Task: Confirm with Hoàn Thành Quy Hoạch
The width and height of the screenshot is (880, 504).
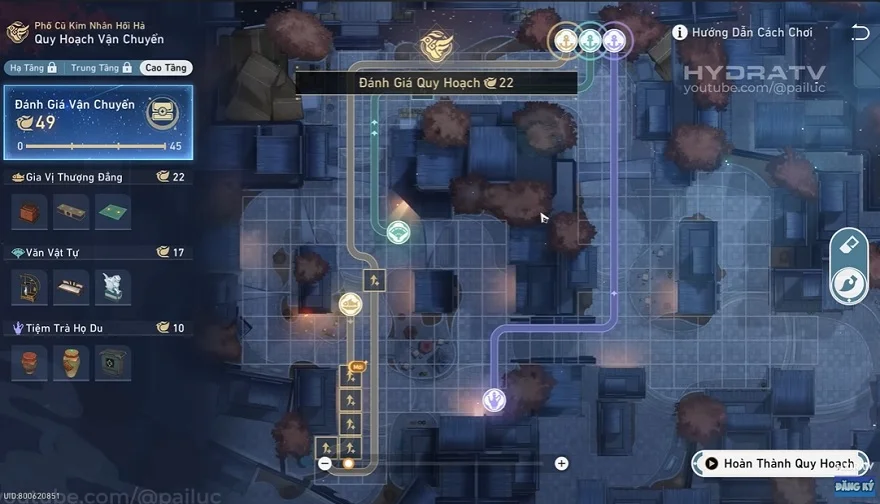Action: (778, 464)
